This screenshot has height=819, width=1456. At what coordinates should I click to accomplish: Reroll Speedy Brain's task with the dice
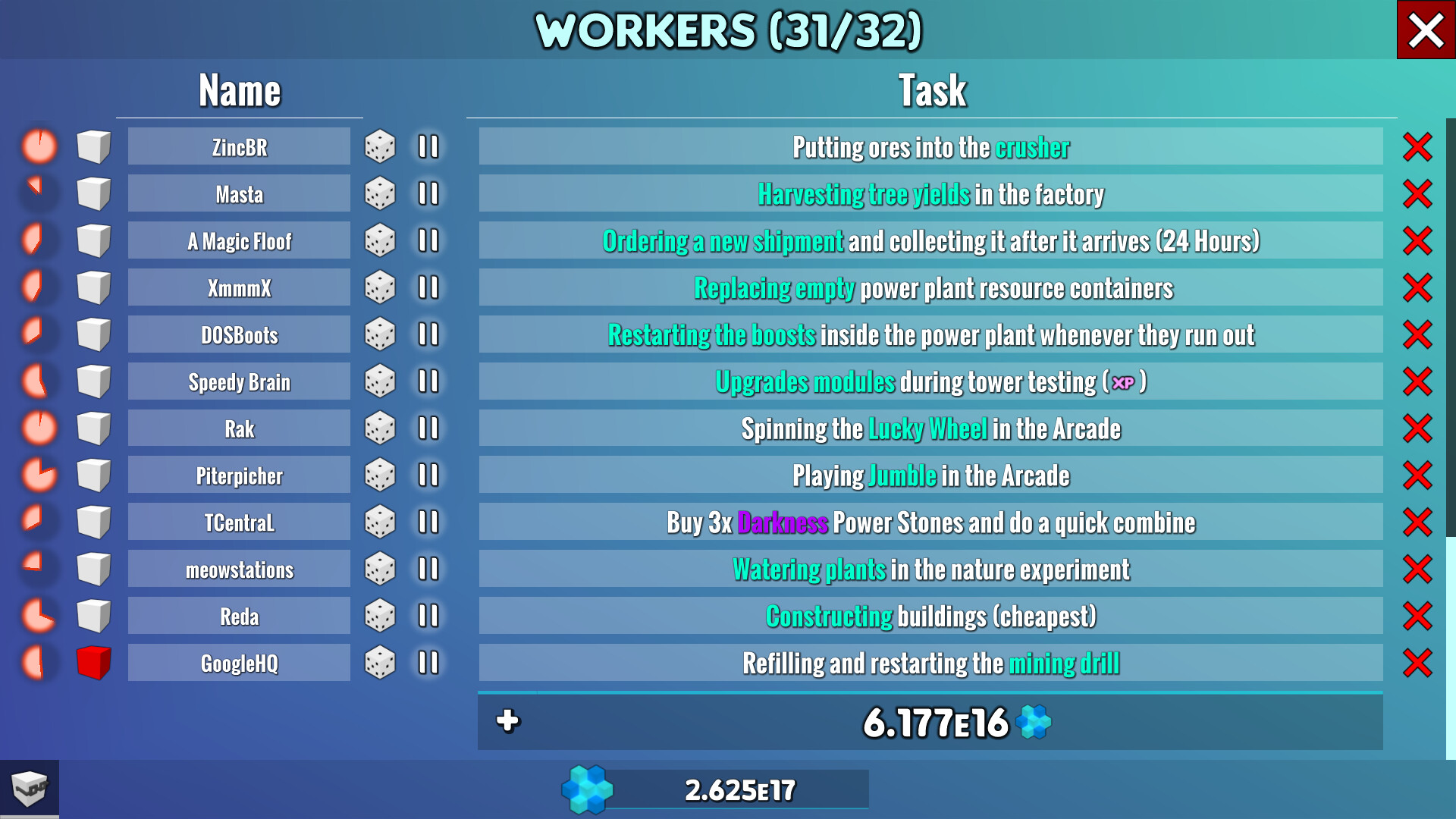(x=381, y=381)
